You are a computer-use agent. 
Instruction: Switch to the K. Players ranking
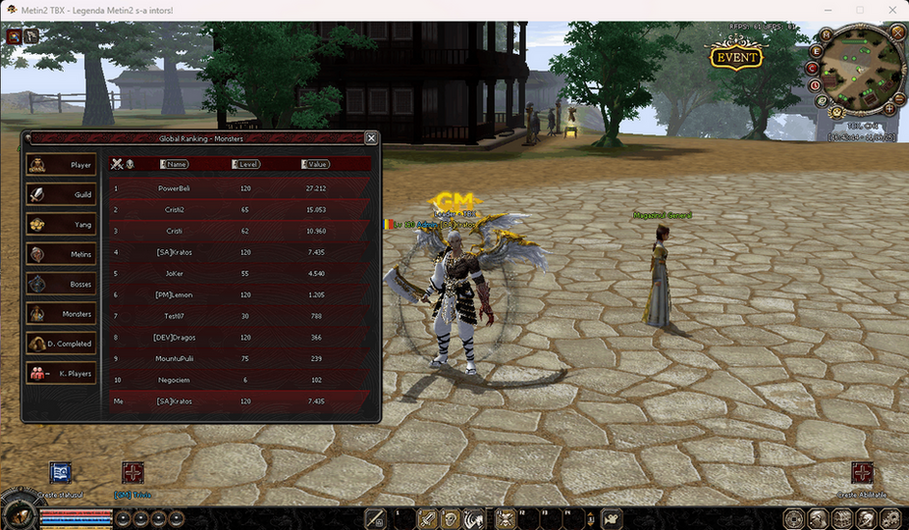(x=62, y=373)
